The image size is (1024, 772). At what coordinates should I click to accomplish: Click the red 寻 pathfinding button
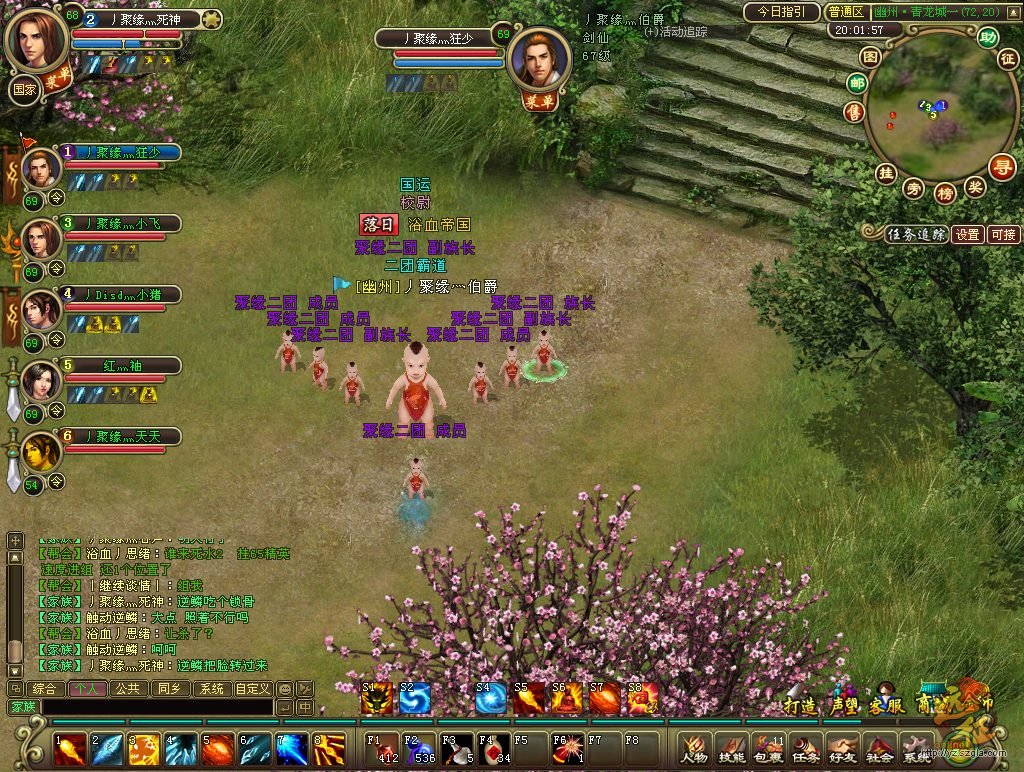[1002, 166]
